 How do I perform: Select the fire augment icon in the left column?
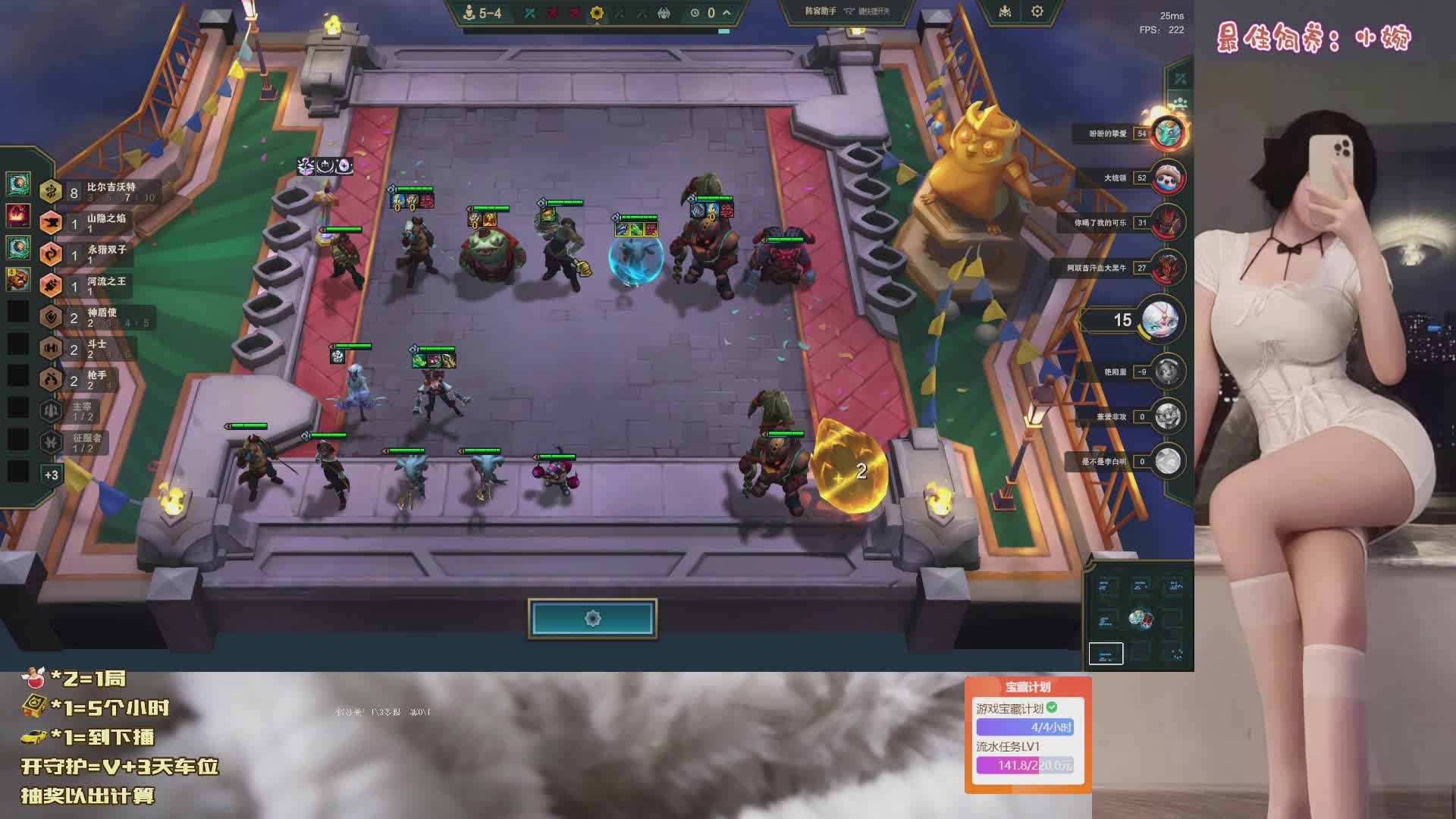(x=18, y=215)
